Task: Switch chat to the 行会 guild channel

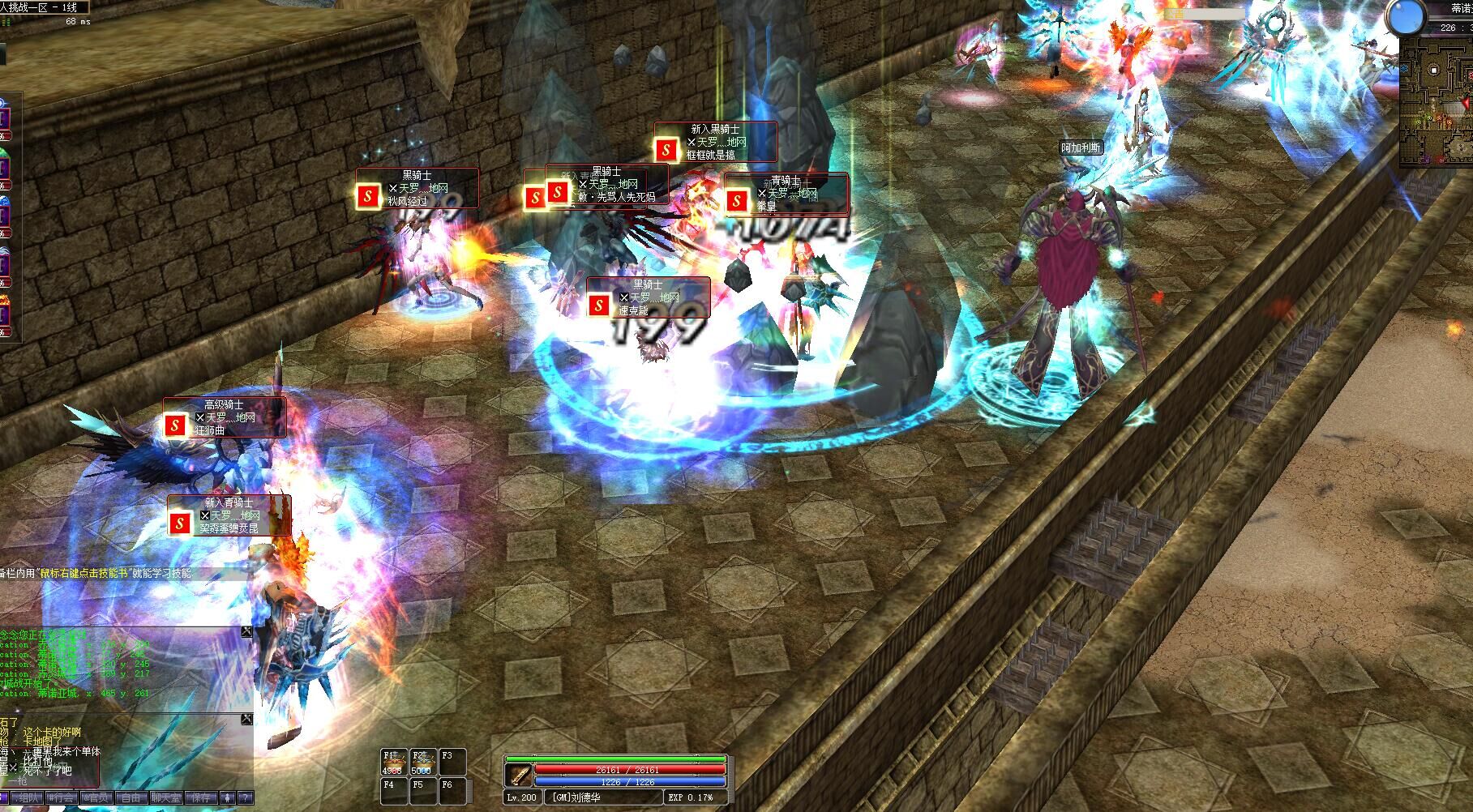Action: pos(62,798)
